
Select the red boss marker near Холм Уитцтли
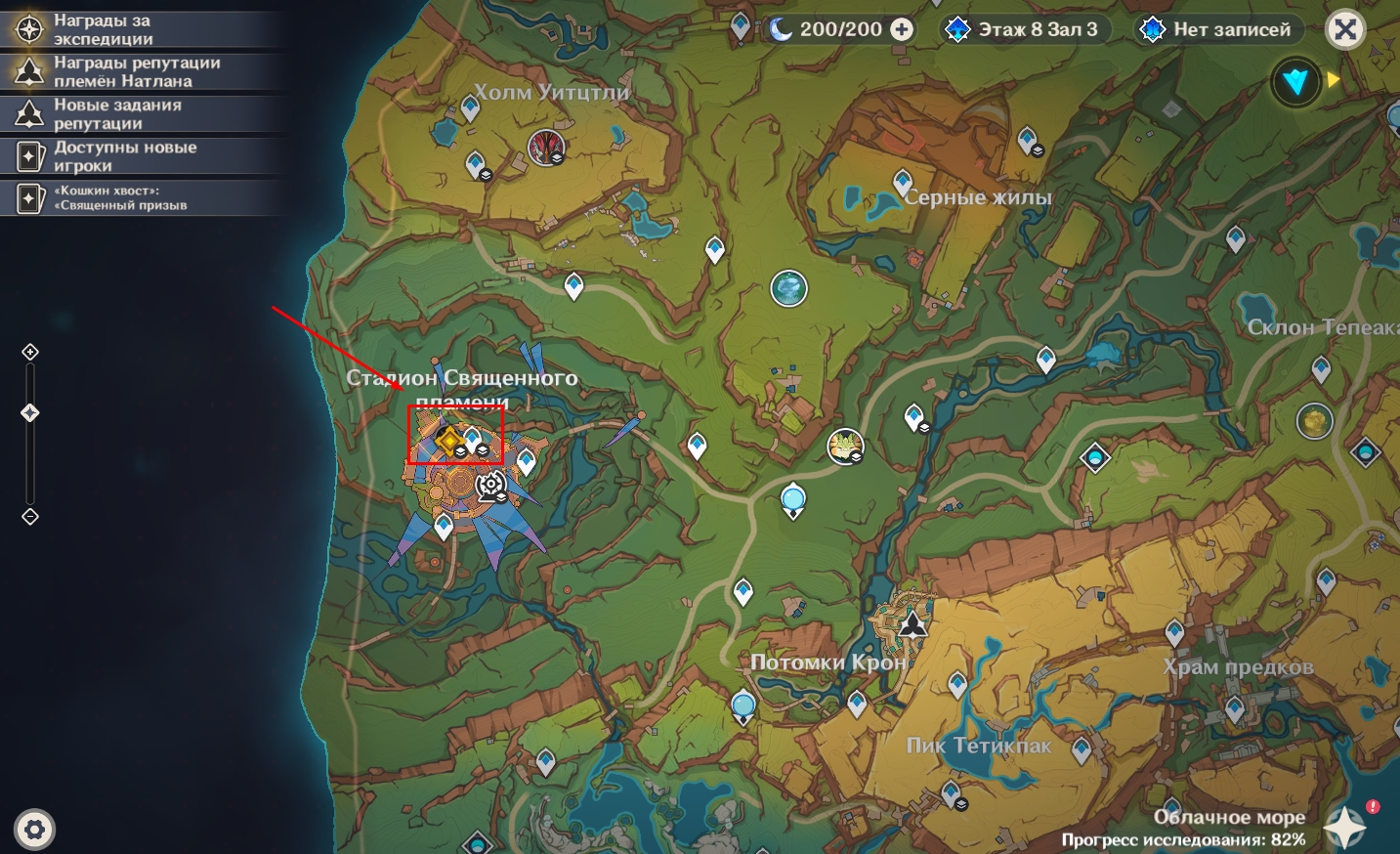[x=546, y=148]
